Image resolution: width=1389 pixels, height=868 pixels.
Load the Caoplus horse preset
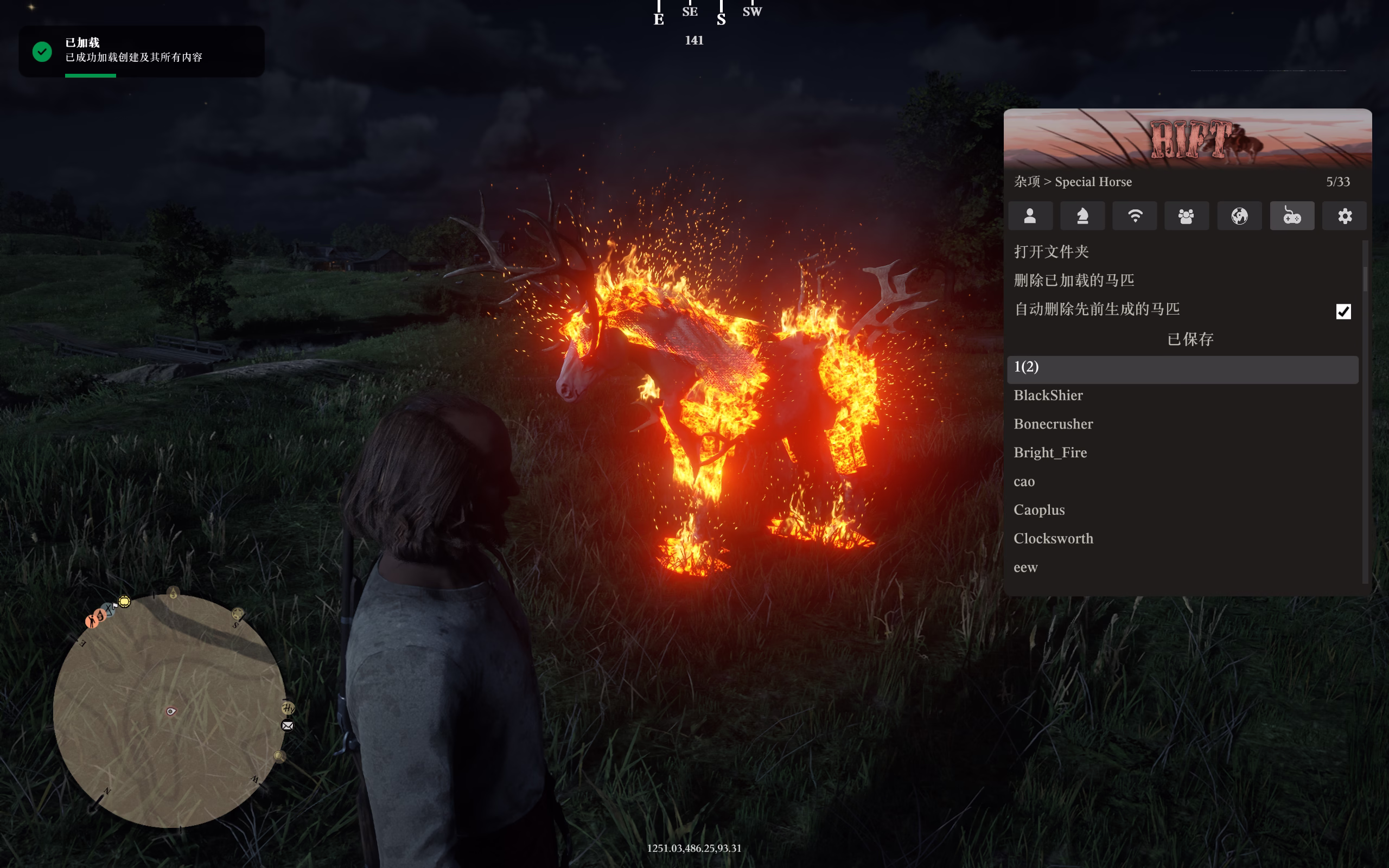1039,510
